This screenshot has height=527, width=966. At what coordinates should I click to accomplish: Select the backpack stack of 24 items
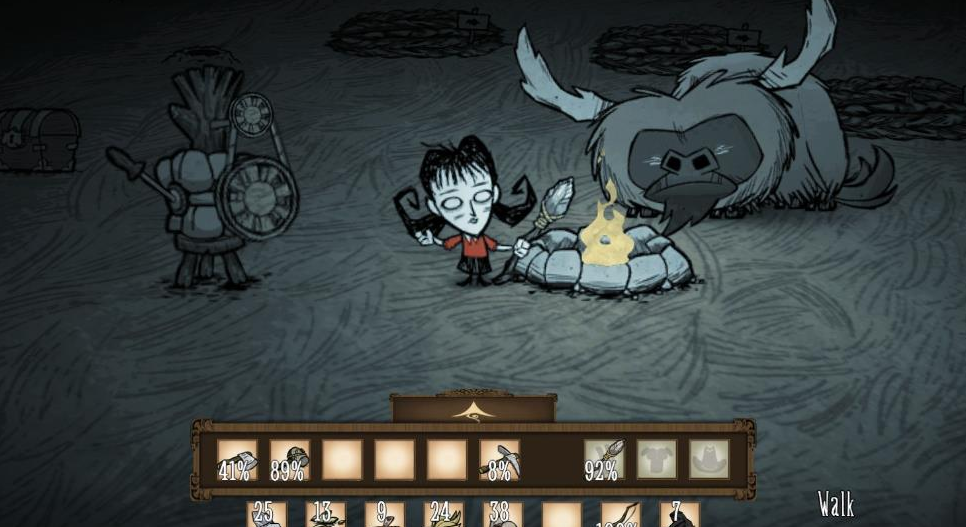click(443, 515)
